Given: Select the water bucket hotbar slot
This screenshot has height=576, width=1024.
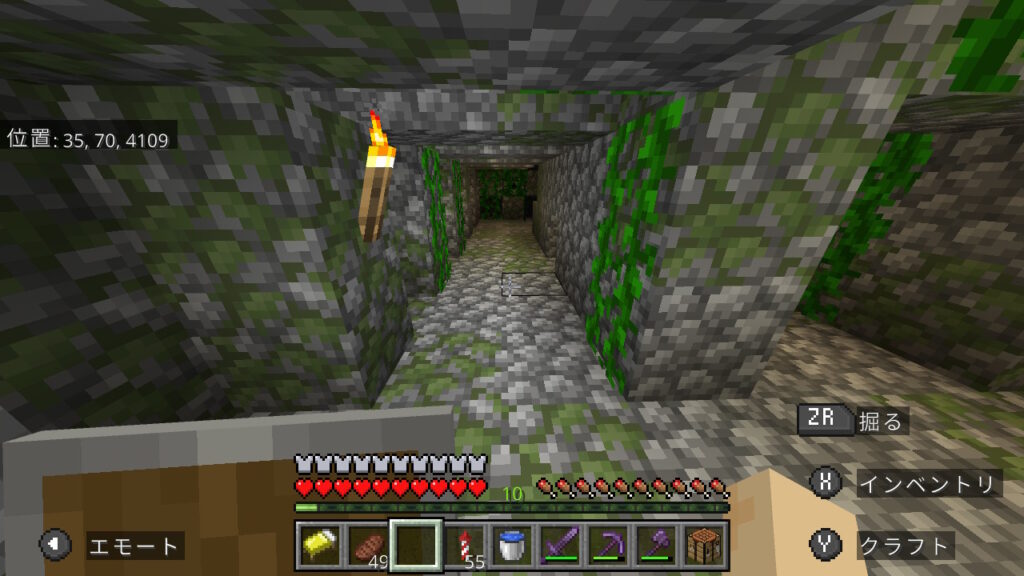Looking at the screenshot, I should pyautogui.click(x=512, y=546).
